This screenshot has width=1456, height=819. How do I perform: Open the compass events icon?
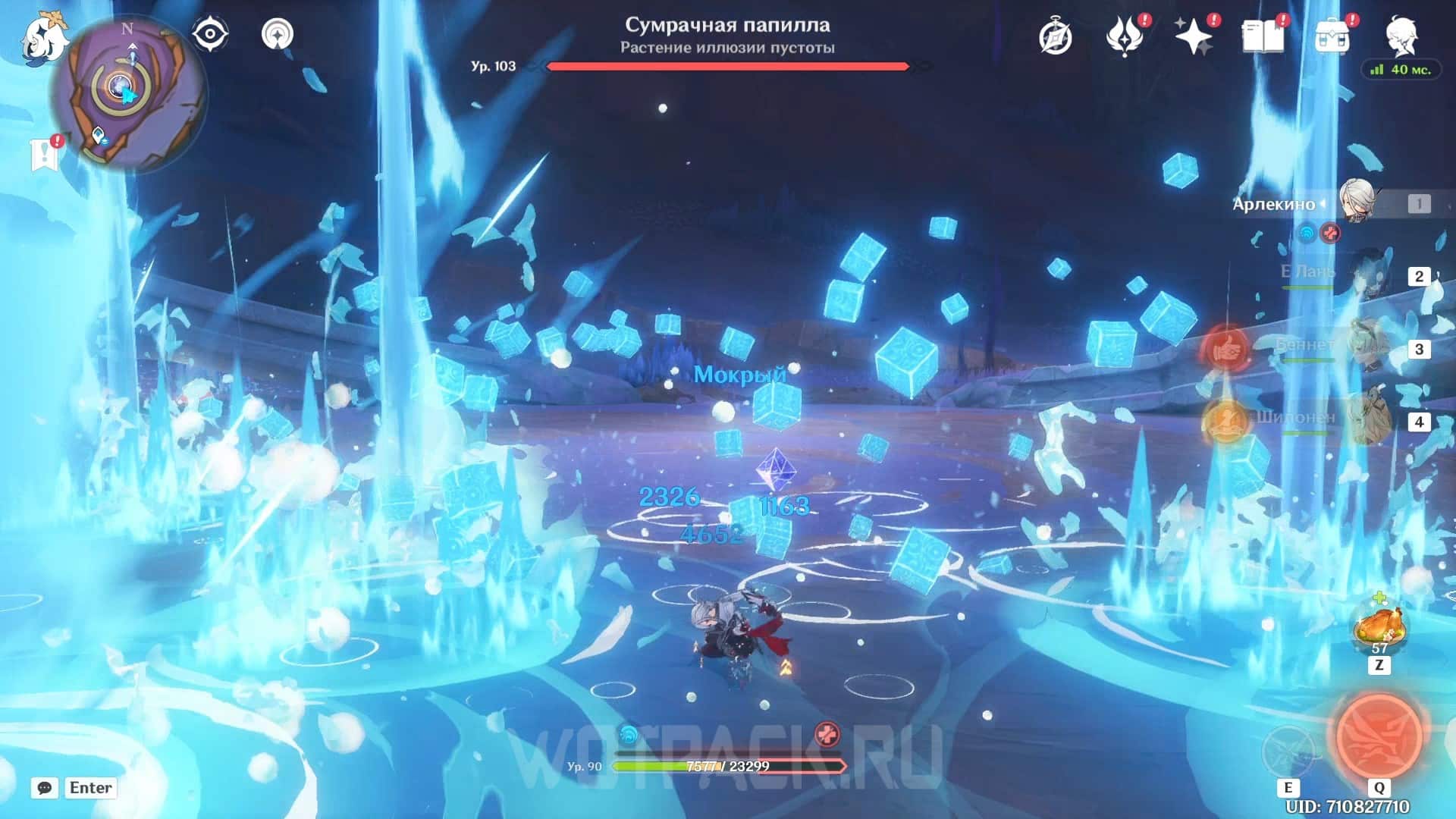coord(1055,36)
